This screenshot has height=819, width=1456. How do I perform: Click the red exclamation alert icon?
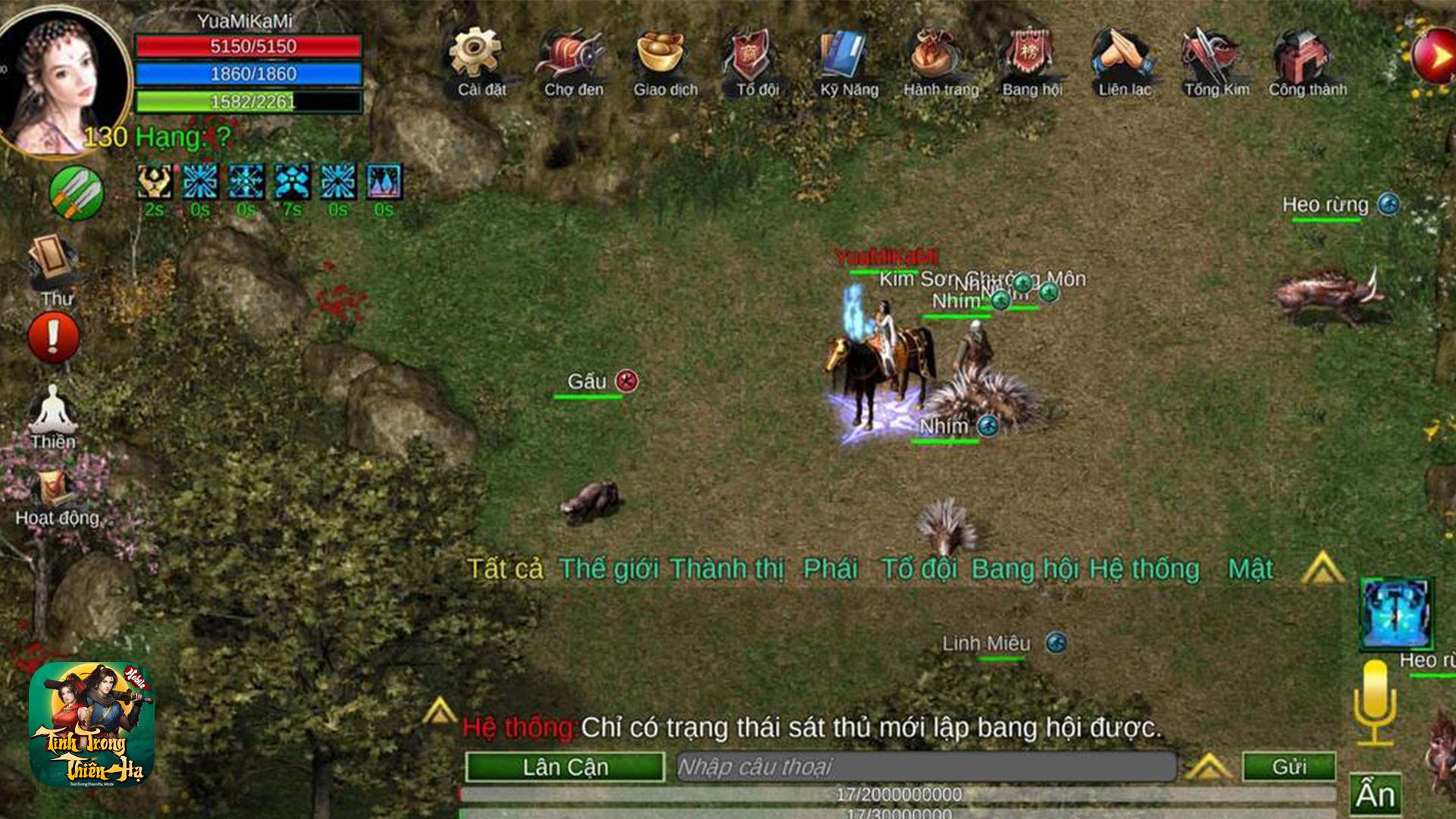tap(53, 337)
